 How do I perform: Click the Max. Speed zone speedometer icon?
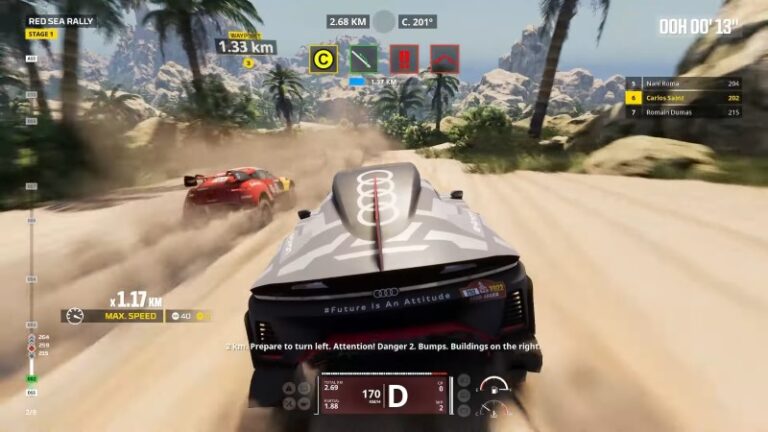(75, 316)
